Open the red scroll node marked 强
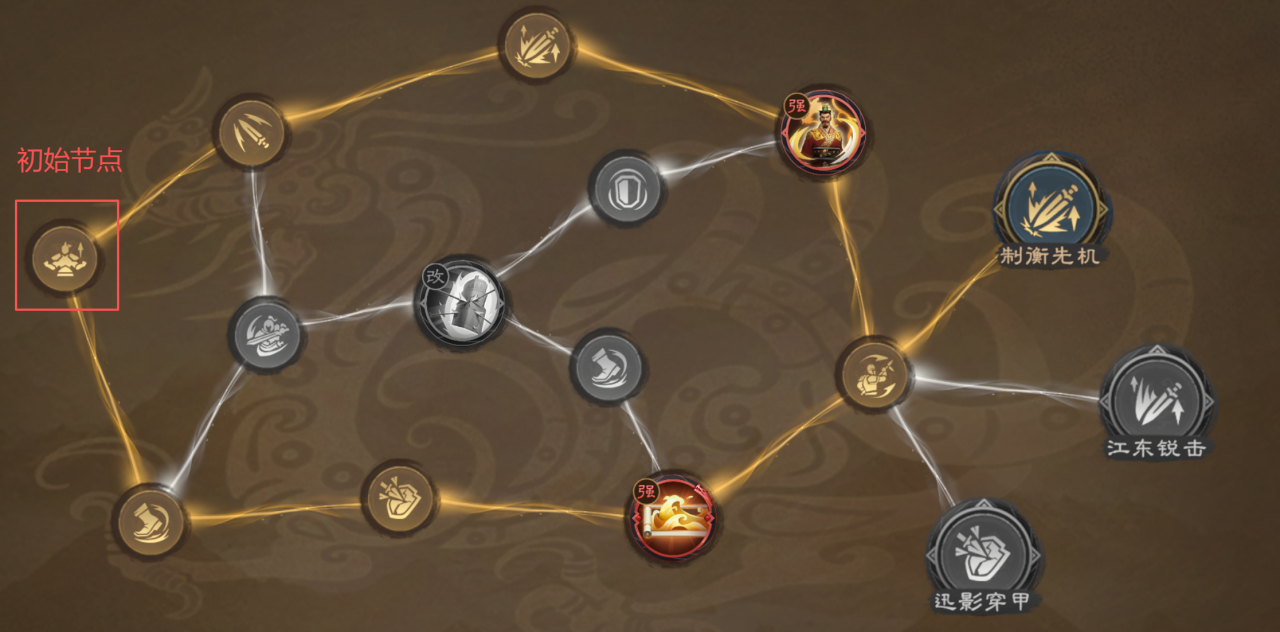This screenshot has height=632, width=1280. (x=673, y=517)
